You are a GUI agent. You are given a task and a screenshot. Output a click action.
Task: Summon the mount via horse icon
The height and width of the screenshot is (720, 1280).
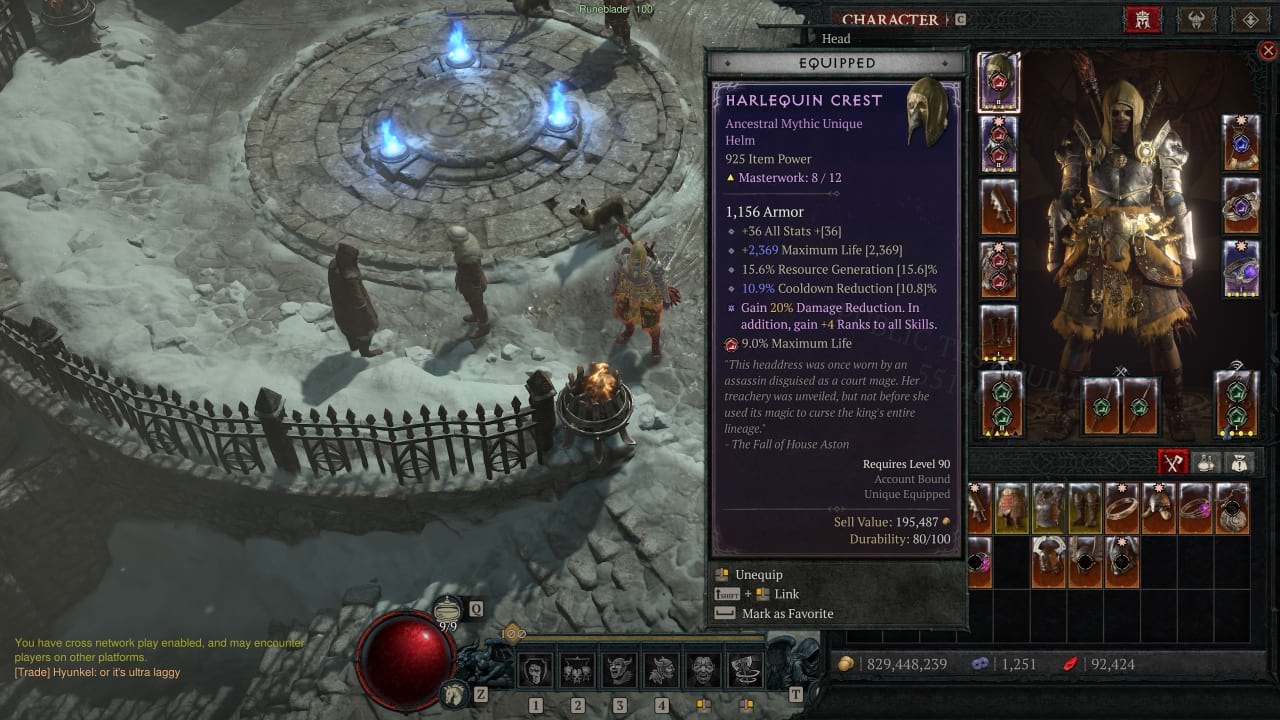click(454, 692)
